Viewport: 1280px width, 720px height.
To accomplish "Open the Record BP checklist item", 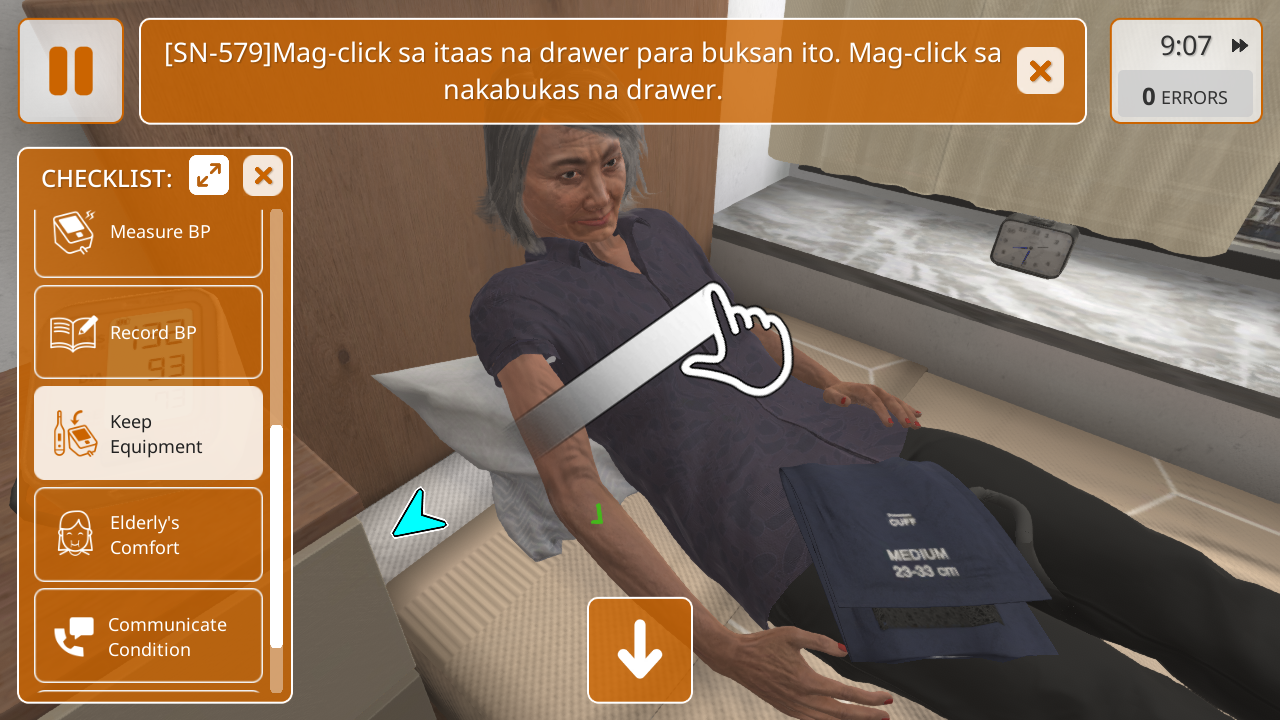I will 148,332.
